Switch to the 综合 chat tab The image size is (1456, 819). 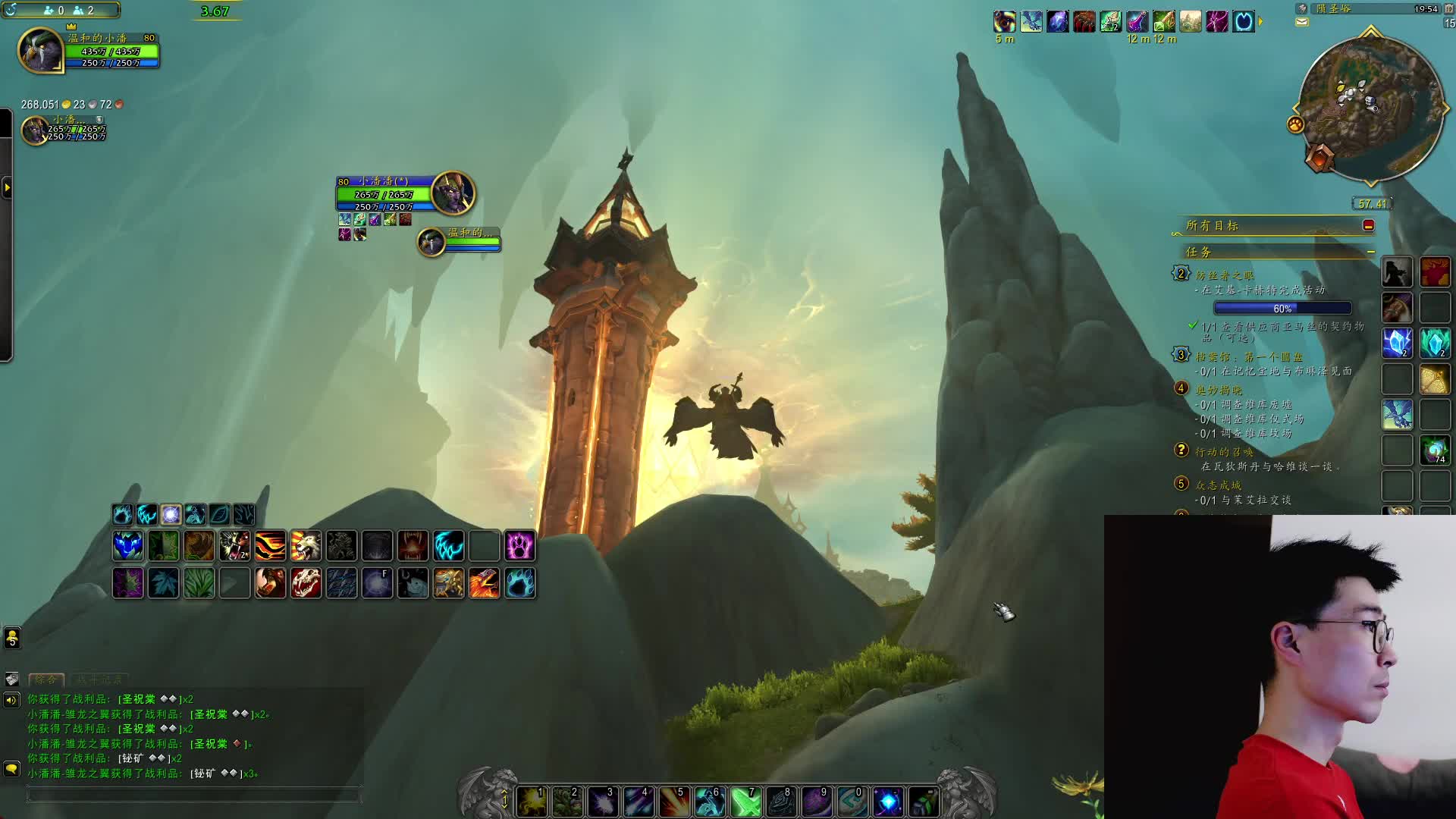(45, 679)
